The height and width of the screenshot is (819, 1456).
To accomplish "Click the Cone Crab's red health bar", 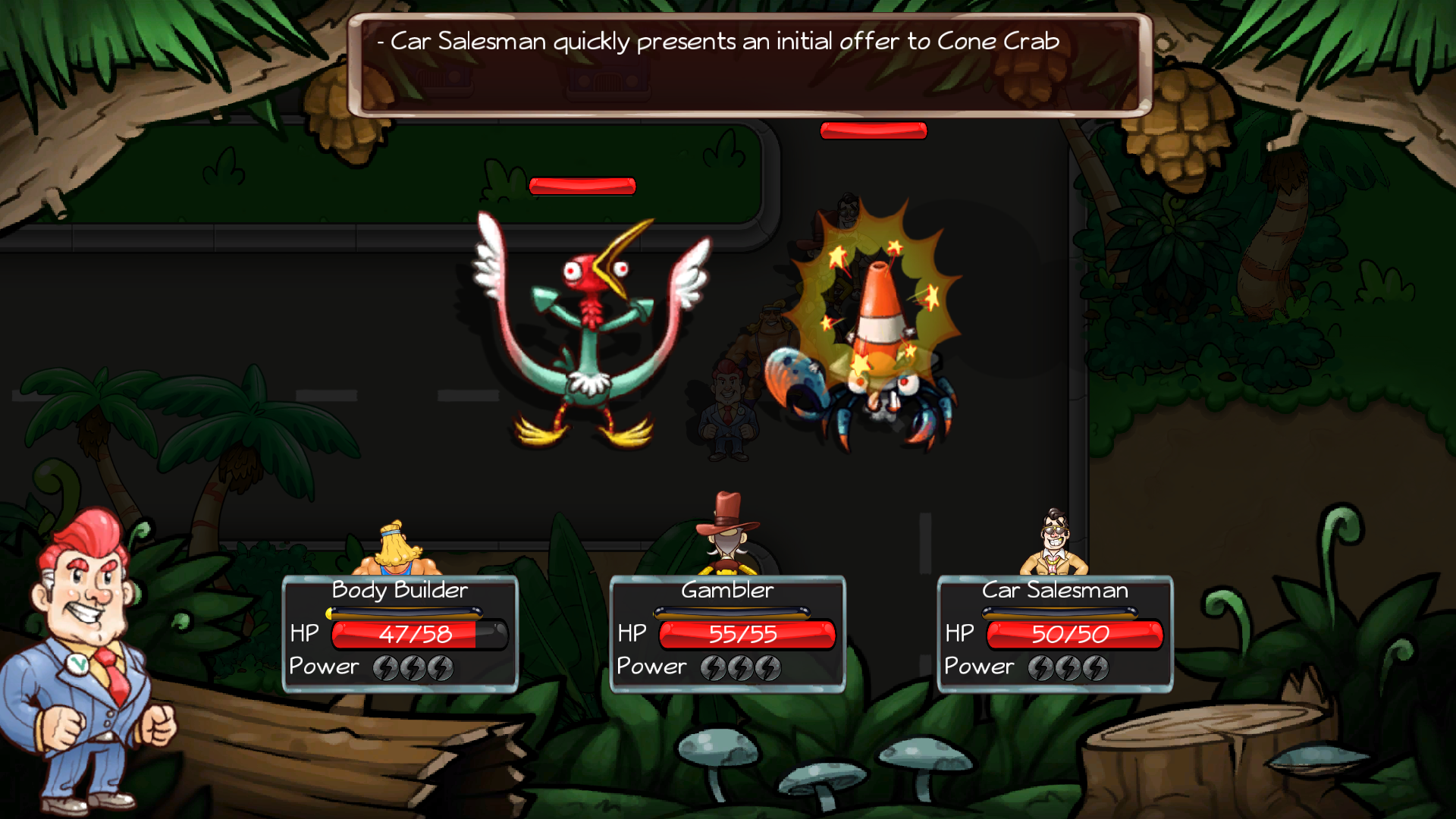I will tap(872, 130).
